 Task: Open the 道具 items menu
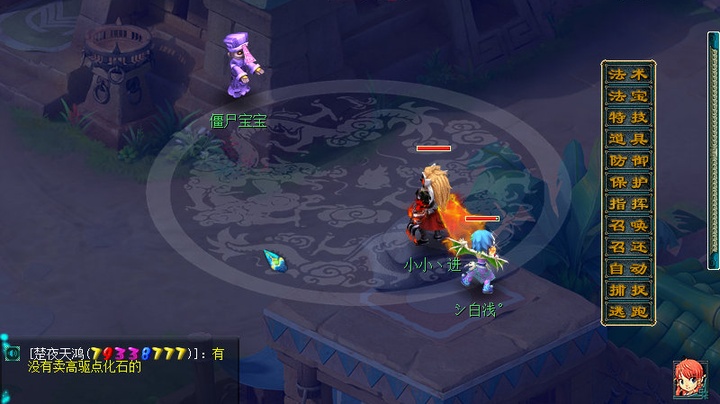629,139
